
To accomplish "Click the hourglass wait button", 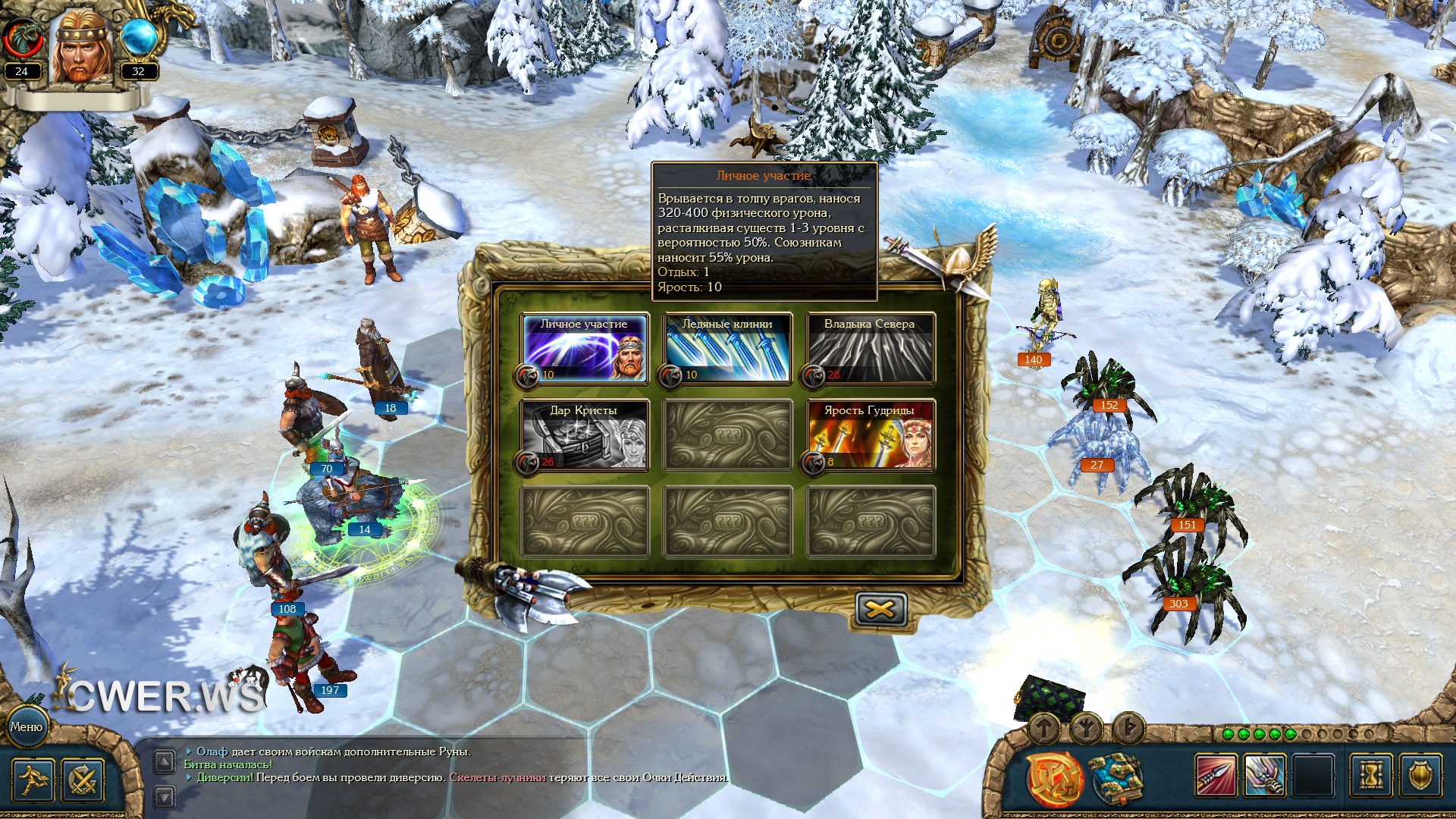I will point(1371,776).
